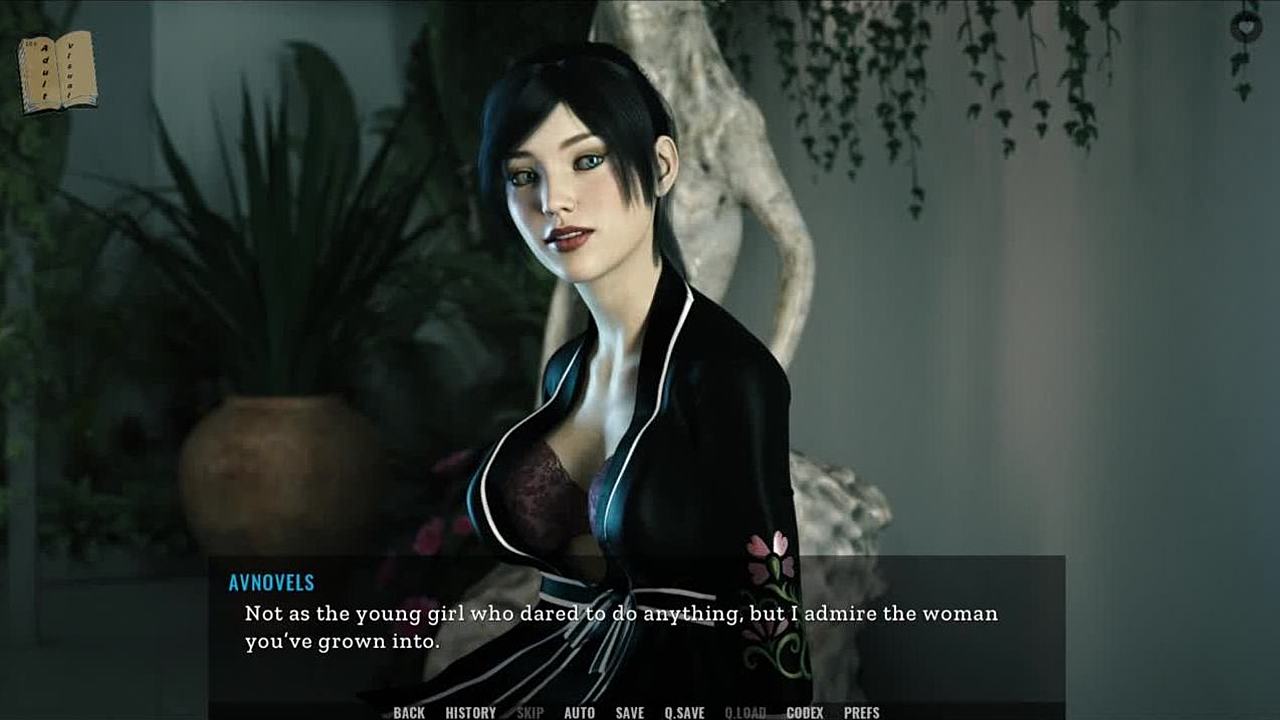Quick load with Q.Load

pyautogui.click(x=745, y=712)
